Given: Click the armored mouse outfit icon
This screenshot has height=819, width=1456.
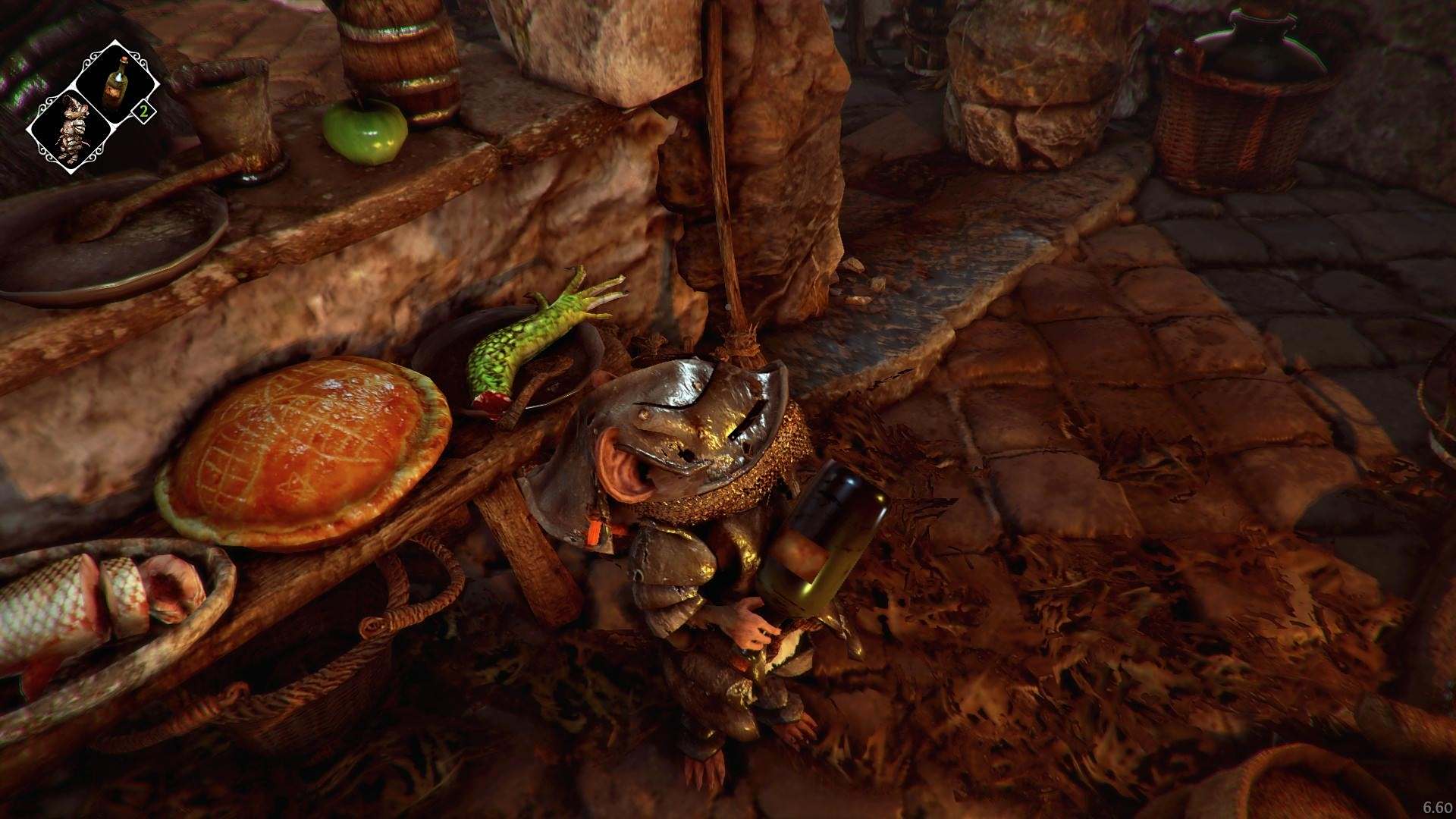Looking at the screenshot, I should tap(72, 130).
